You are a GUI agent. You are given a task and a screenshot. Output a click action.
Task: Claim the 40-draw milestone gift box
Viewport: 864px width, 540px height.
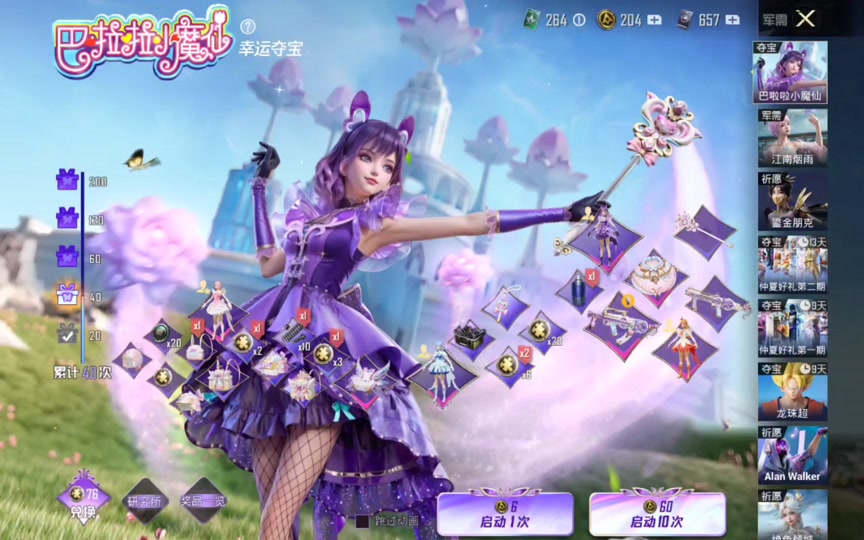[x=67, y=294]
